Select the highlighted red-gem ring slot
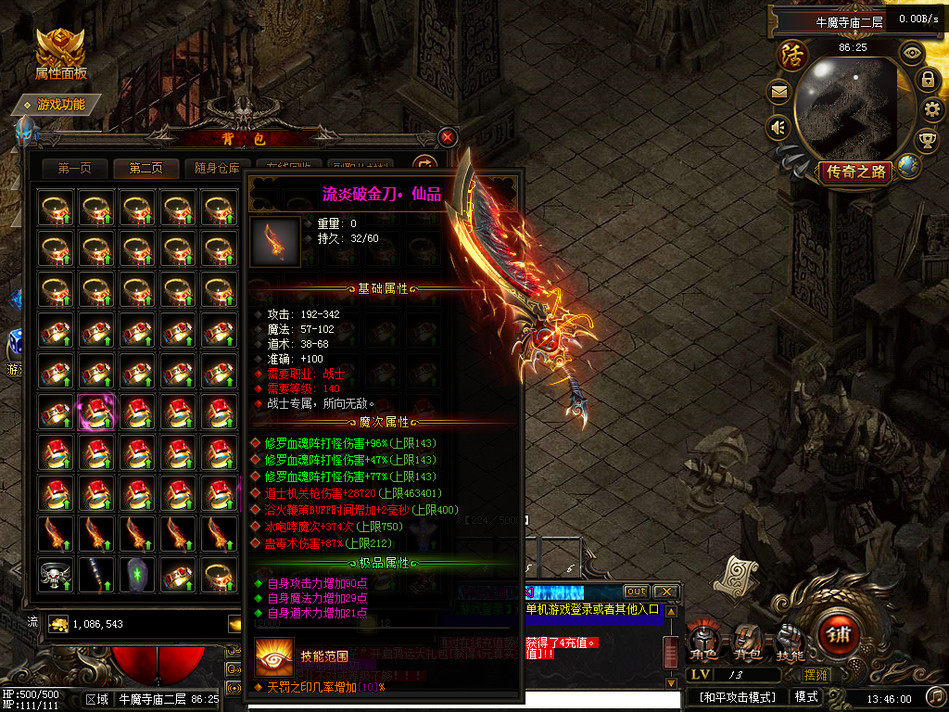 (96, 411)
